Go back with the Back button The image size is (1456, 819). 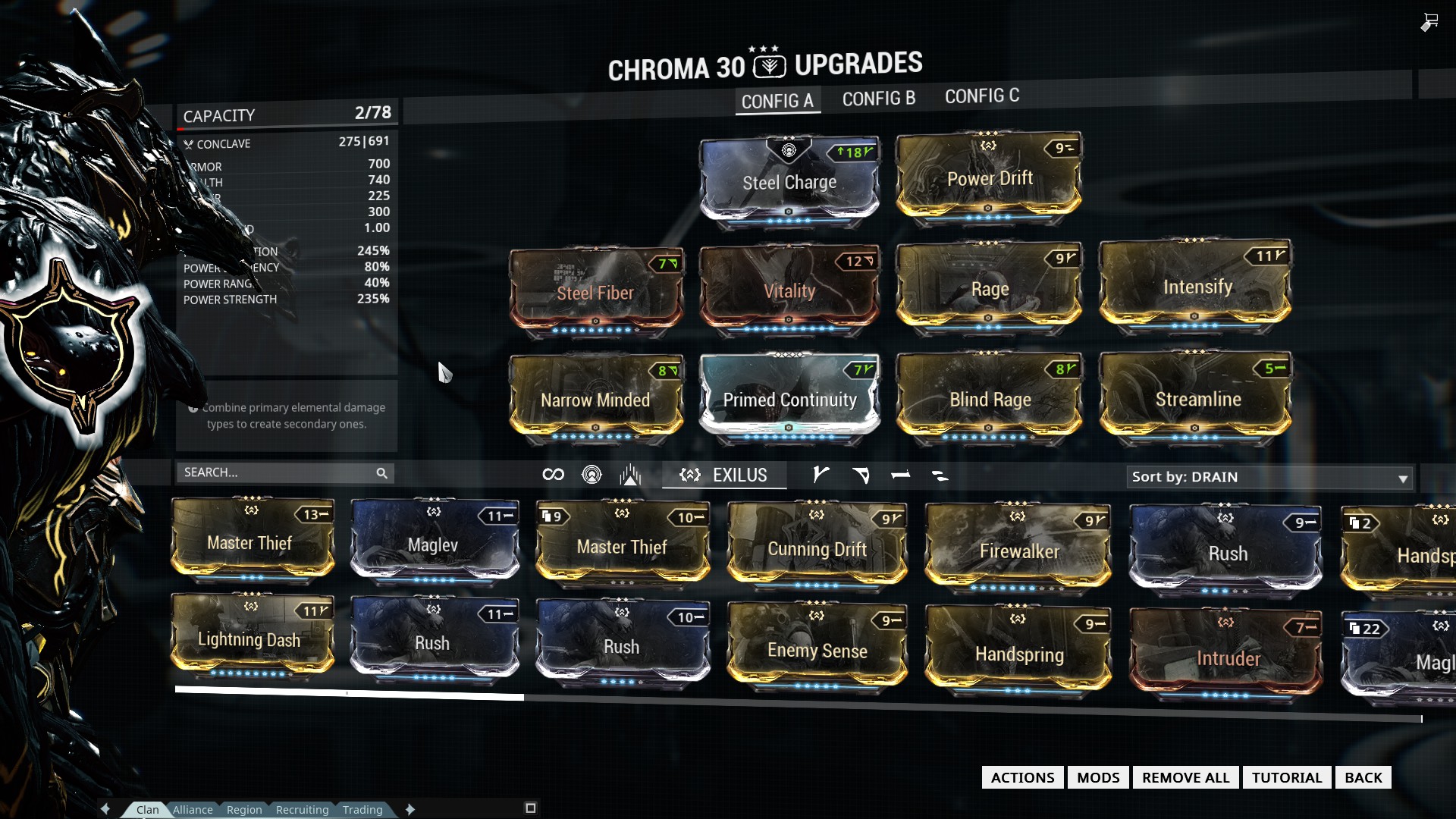point(1363,777)
